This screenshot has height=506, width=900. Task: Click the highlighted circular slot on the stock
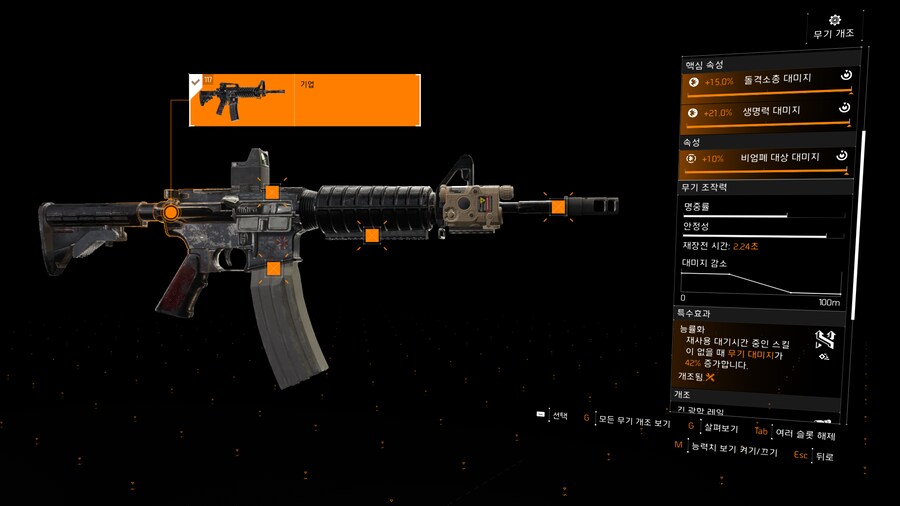click(x=171, y=212)
